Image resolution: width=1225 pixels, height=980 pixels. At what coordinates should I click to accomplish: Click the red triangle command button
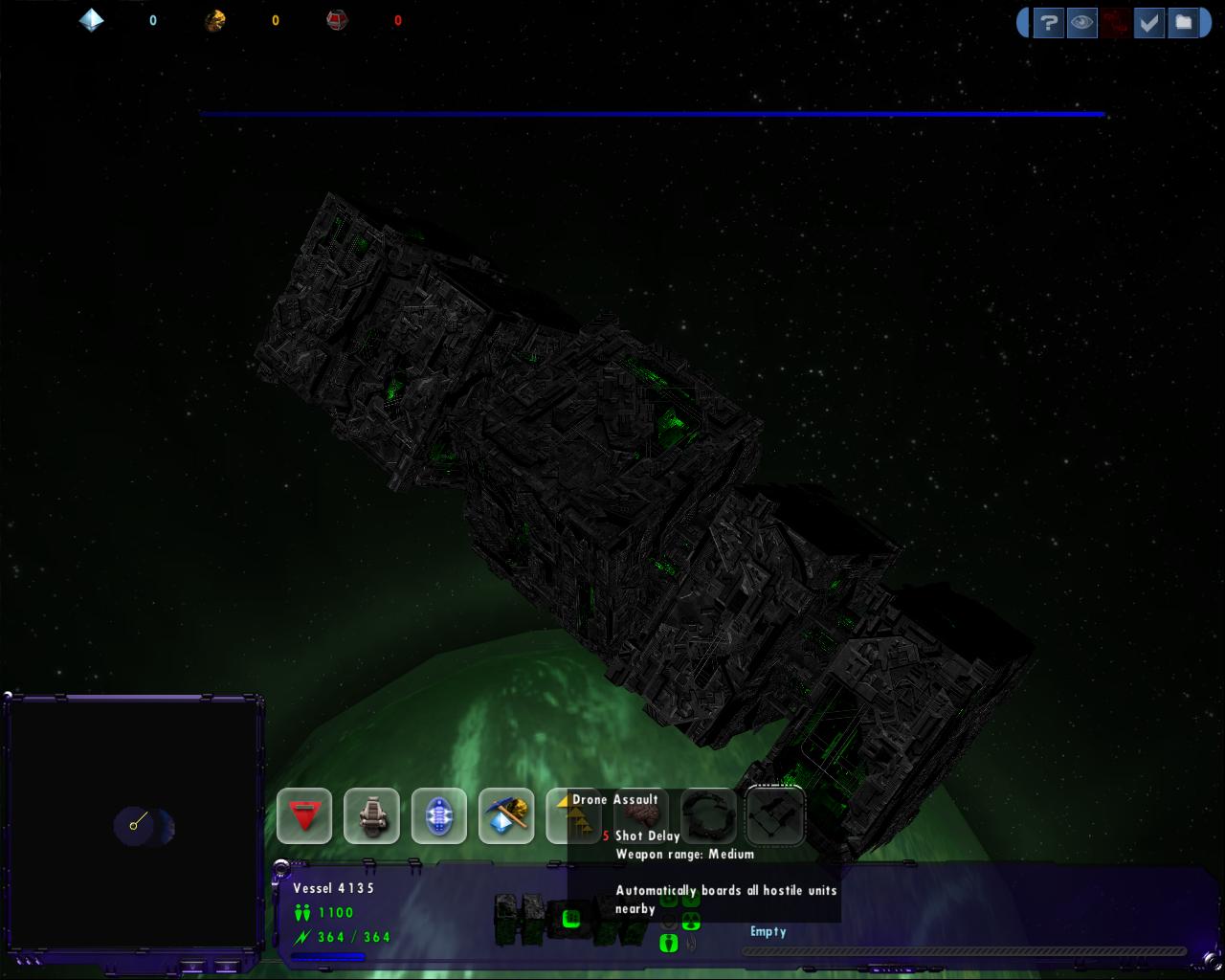coord(304,815)
